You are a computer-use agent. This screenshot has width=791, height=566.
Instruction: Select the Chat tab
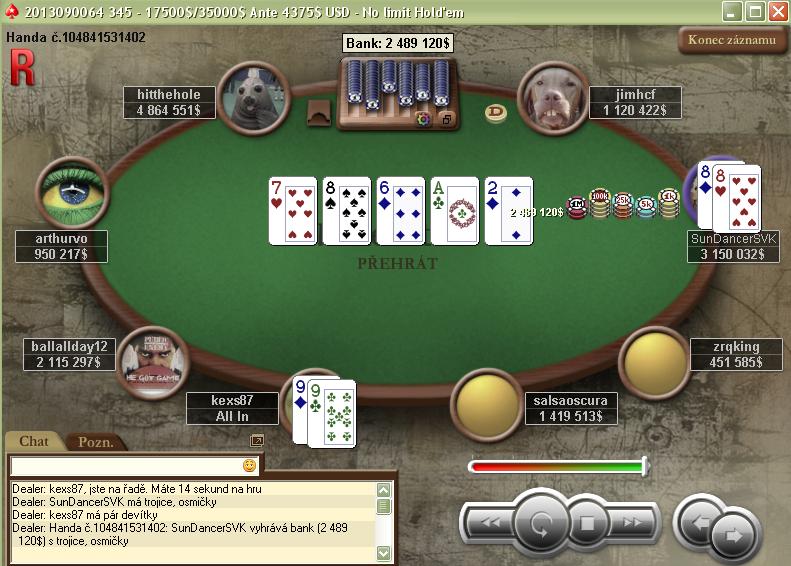click(34, 441)
